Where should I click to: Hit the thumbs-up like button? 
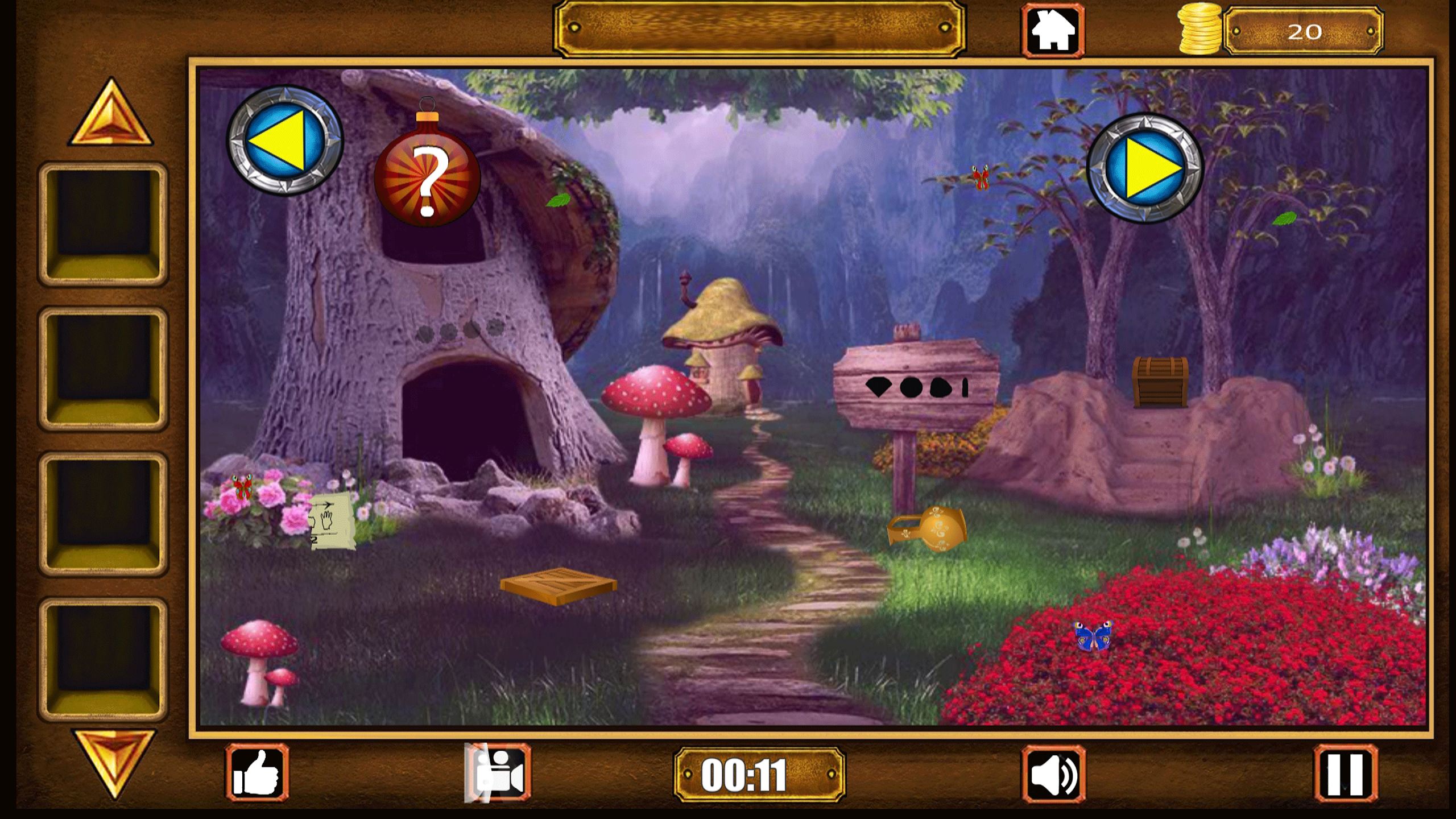tap(258, 772)
